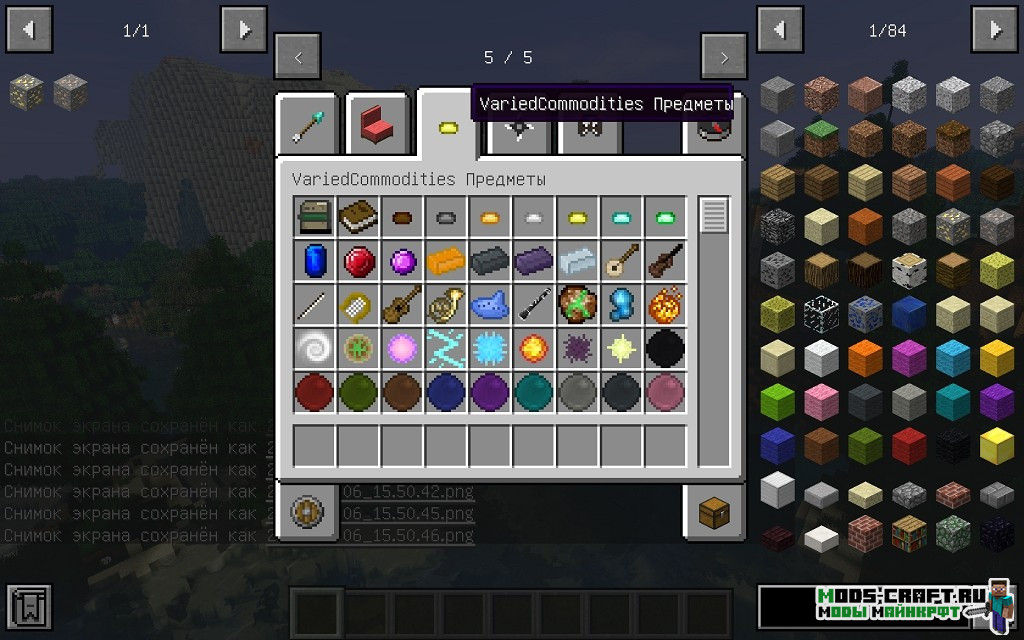
Task: Show next page of item list
Action: click(x=995, y=30)
